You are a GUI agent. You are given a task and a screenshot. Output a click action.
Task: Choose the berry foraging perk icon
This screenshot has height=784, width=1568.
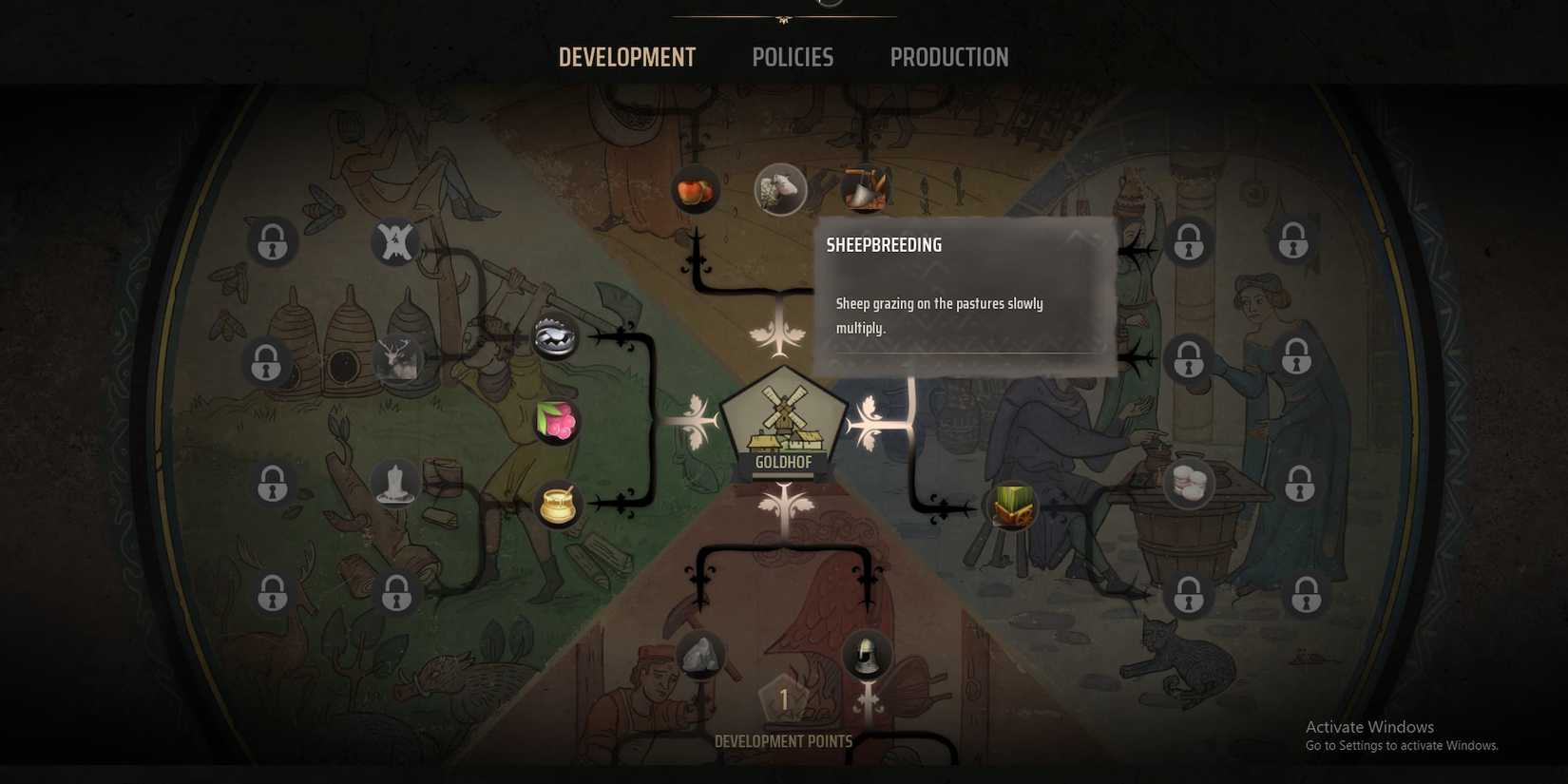click(554, 421)
